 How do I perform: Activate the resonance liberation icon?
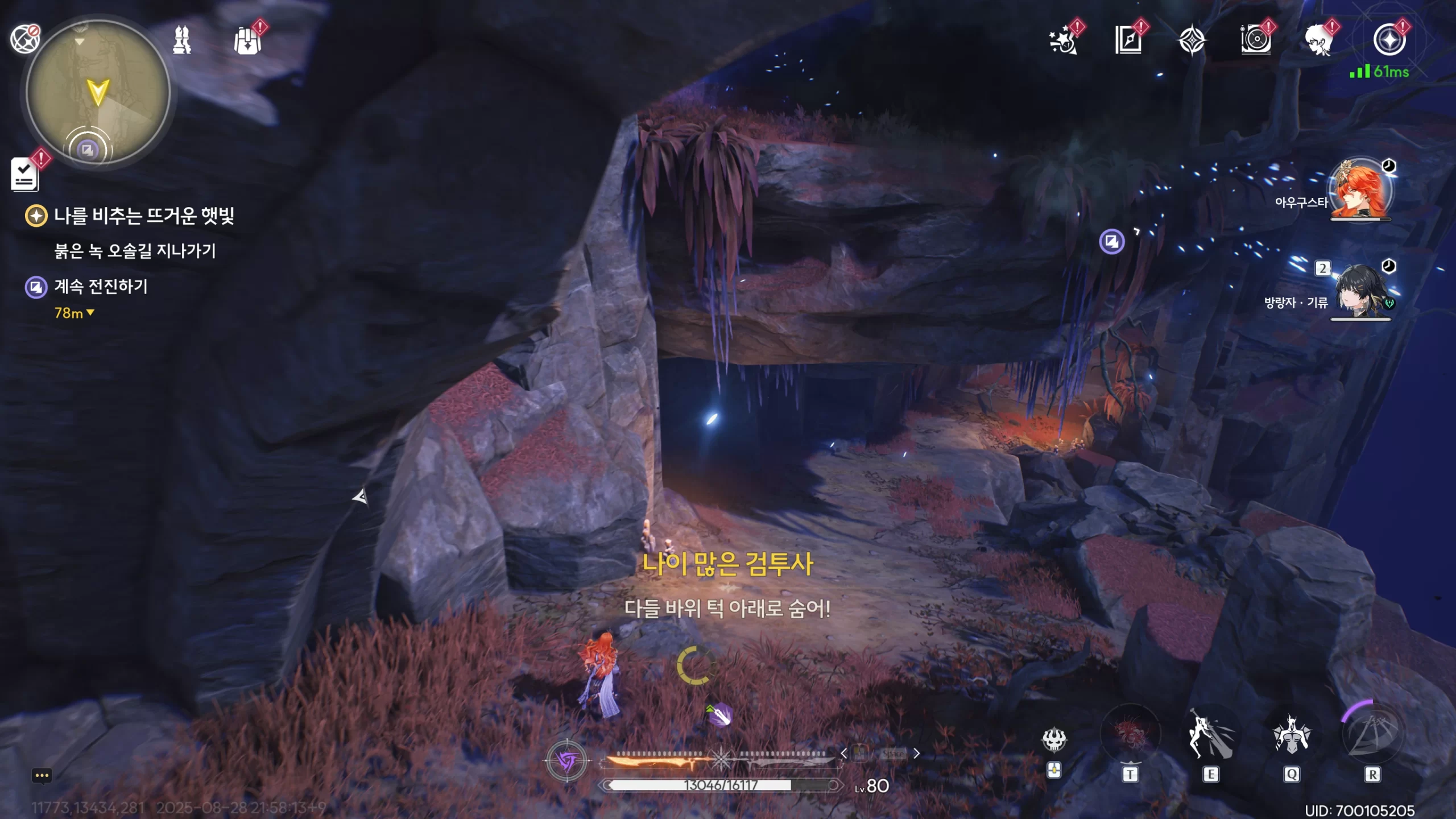(1372, 734)
